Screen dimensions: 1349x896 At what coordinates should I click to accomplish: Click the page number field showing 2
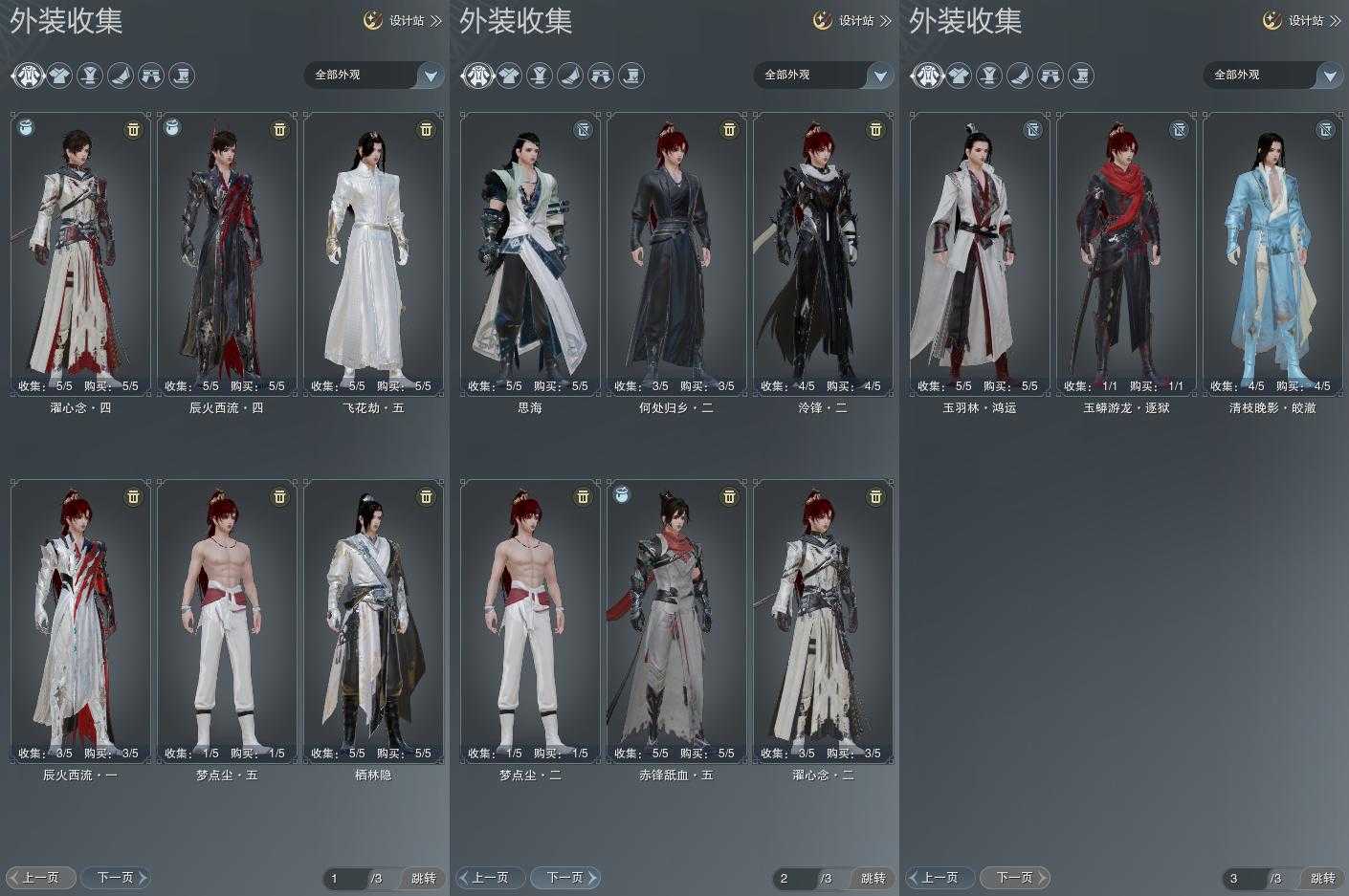click(794, 878)
